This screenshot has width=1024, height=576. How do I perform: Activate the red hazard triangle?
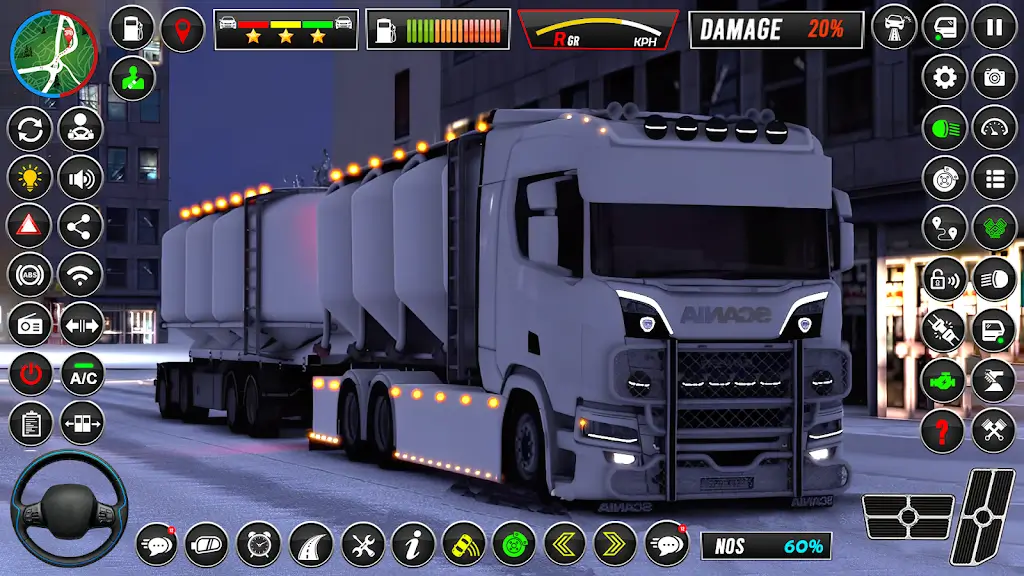[30, 226]
